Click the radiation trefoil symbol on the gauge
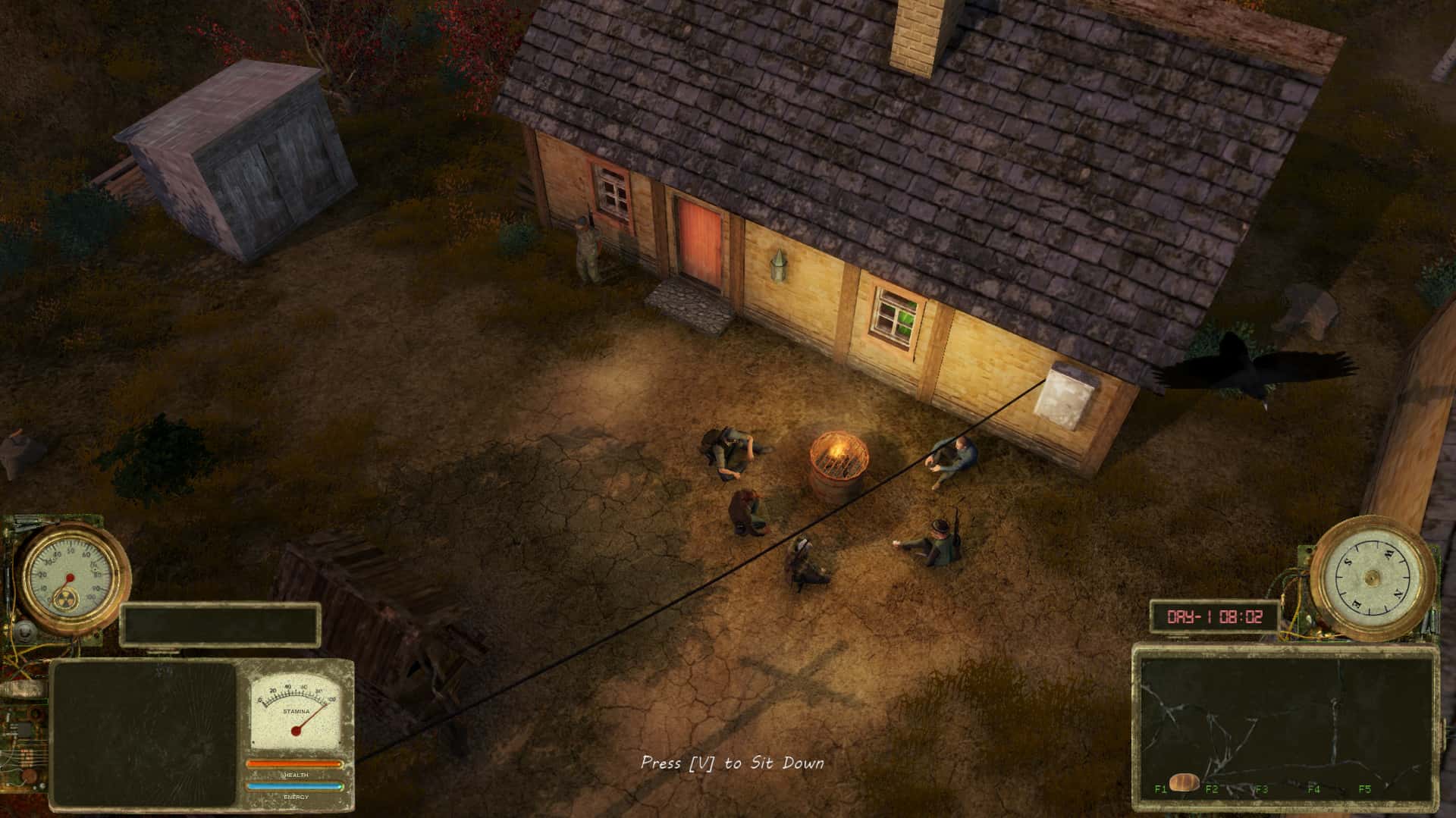This screenshot has width=1456, height=818. (67, 599)
